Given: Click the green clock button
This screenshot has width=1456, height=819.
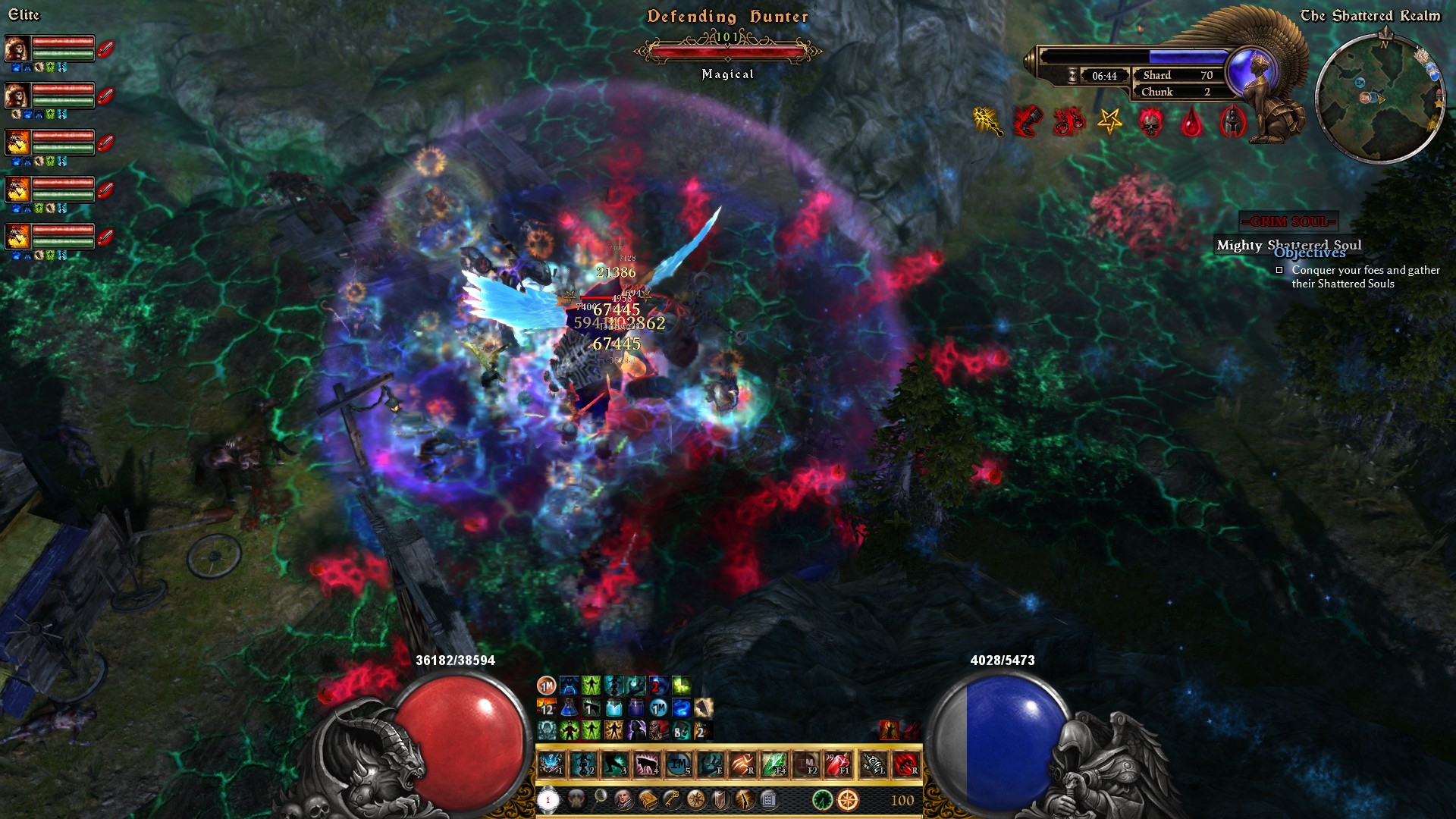Looking at the screenshot, I should click(822, 799).
